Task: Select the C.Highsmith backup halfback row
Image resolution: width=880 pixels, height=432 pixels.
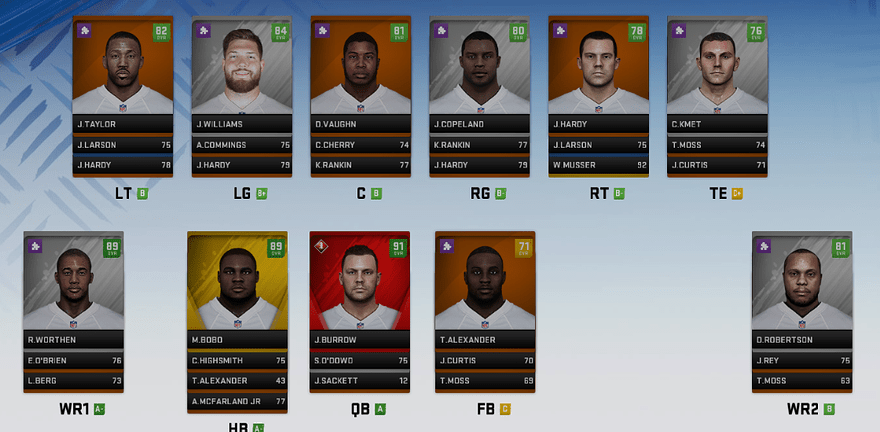Action: pos(237,361)
